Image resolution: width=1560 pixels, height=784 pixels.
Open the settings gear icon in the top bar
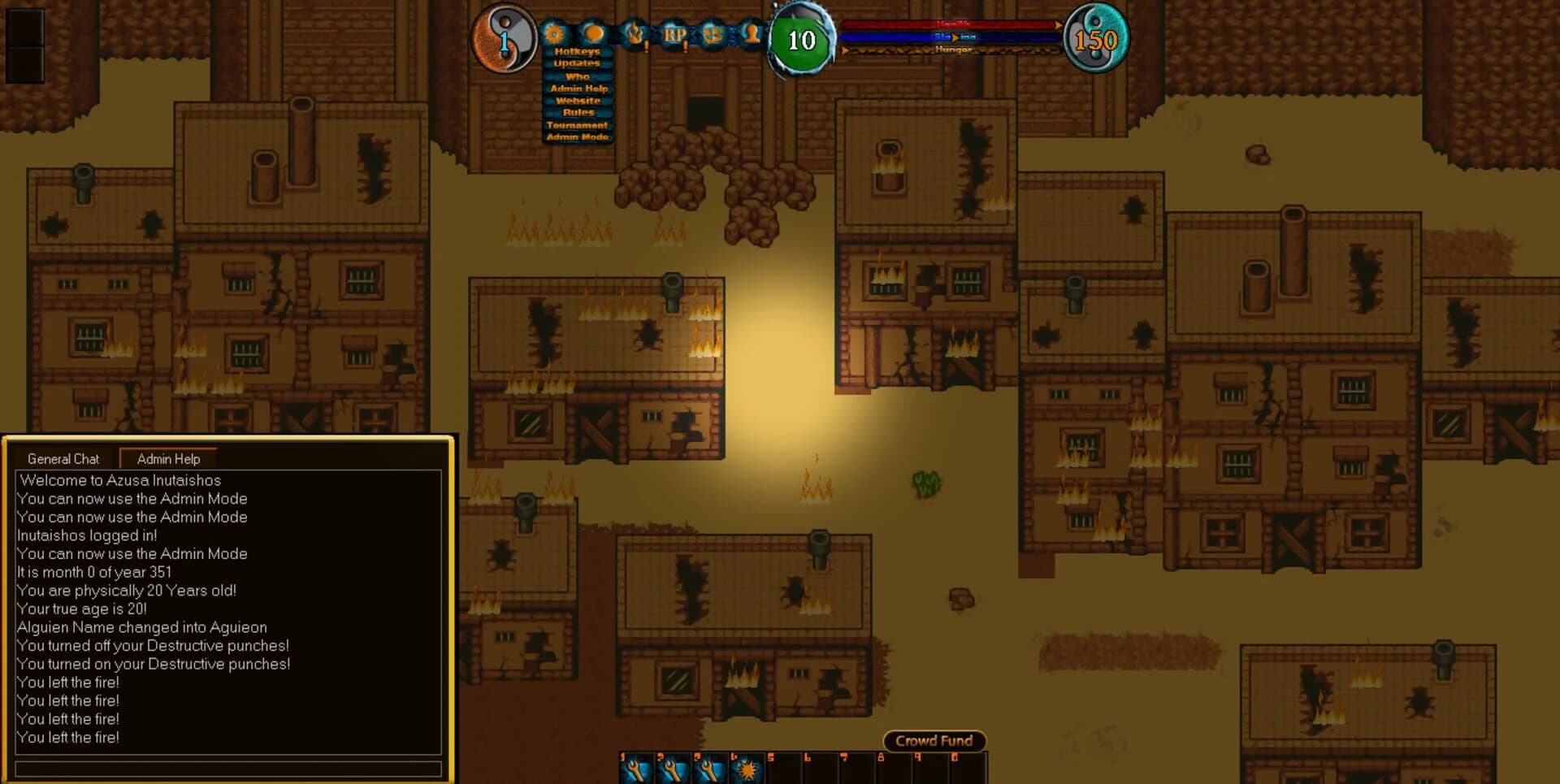554,35
